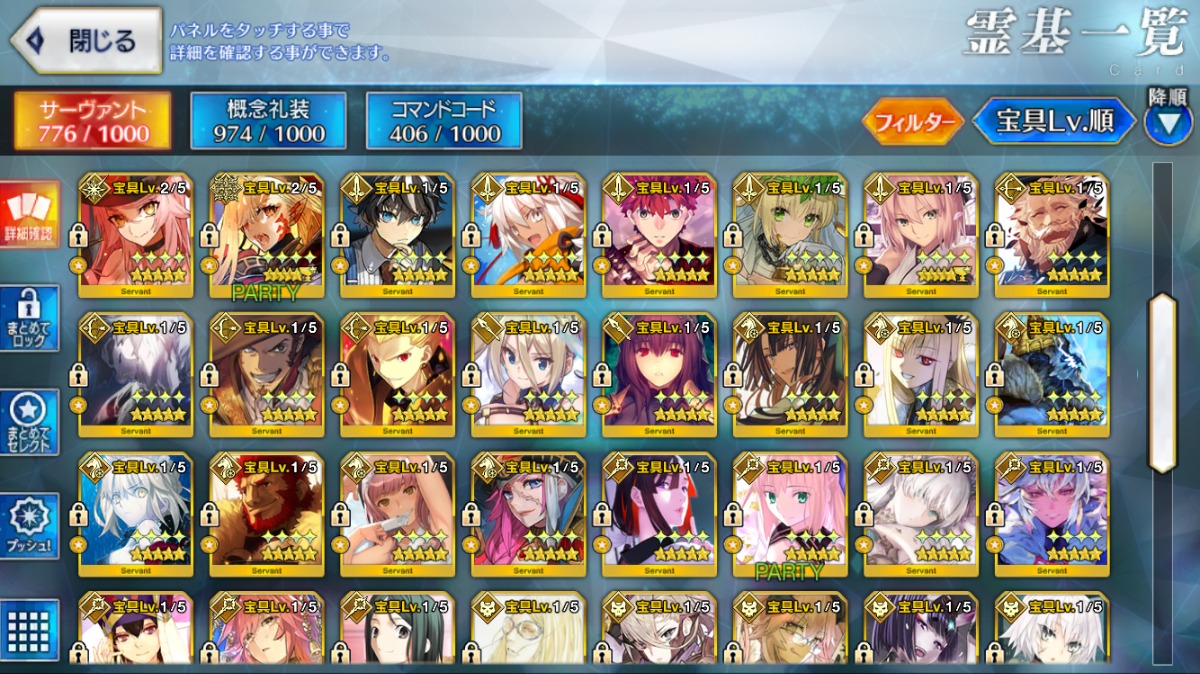Close the card list with 閉じる
Screen dimensions: 1200x674
tap(86, 41)
